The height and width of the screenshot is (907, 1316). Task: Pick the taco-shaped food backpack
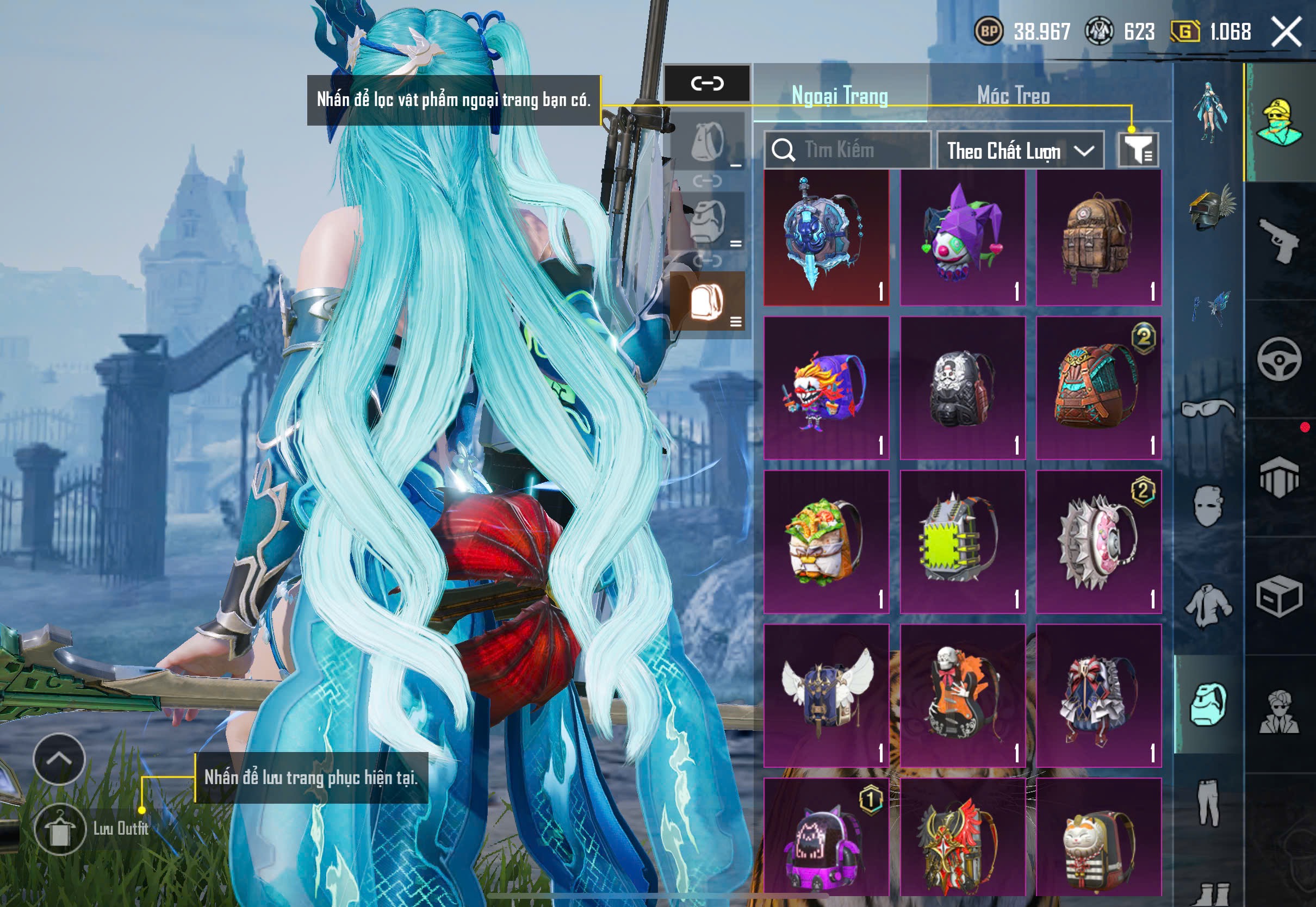(x=825, y=541)
